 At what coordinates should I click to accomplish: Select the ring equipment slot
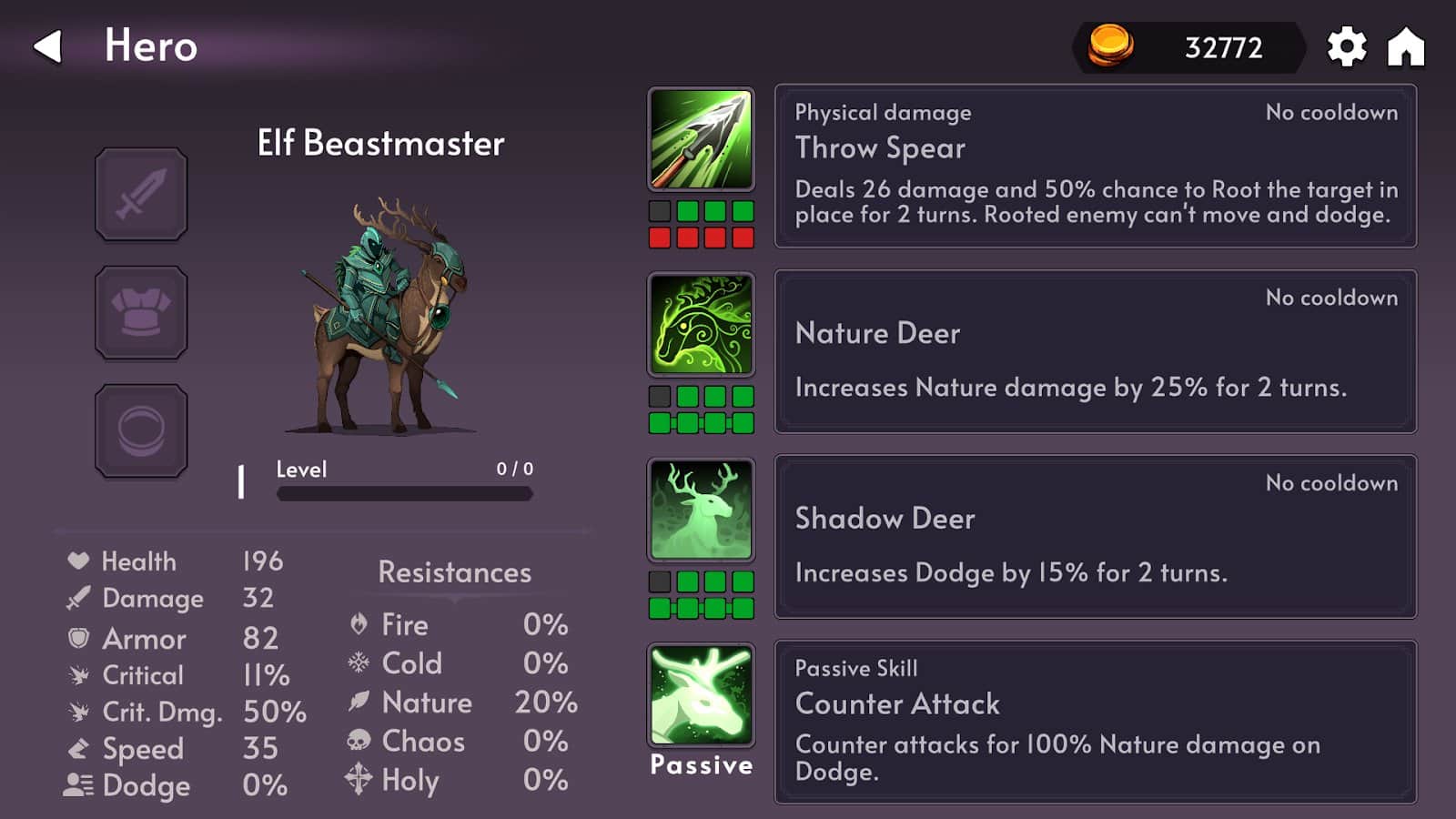pos(141,430)
